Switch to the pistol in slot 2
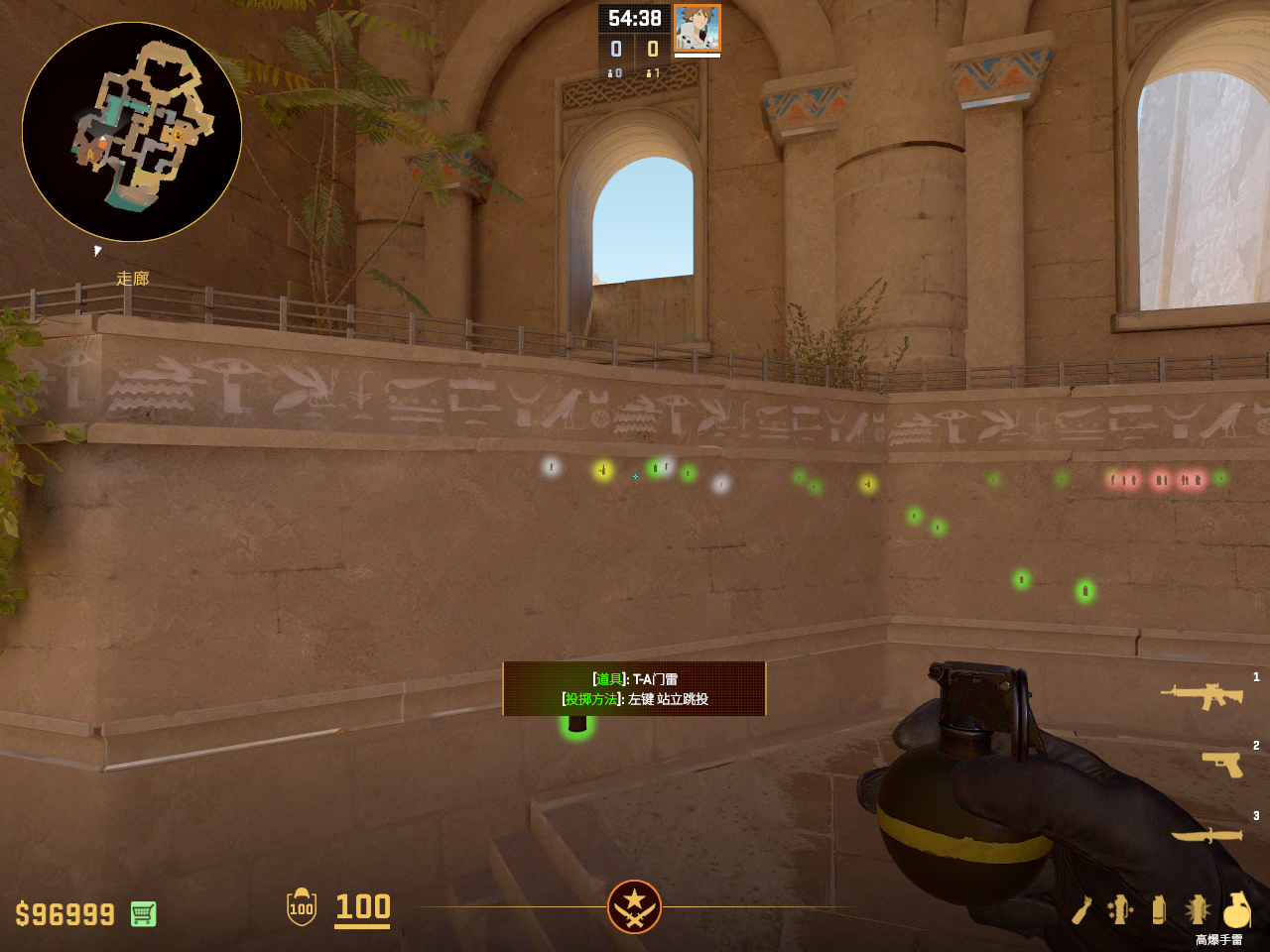The width and height of the screenshot is (1270, 952). 1222,764
